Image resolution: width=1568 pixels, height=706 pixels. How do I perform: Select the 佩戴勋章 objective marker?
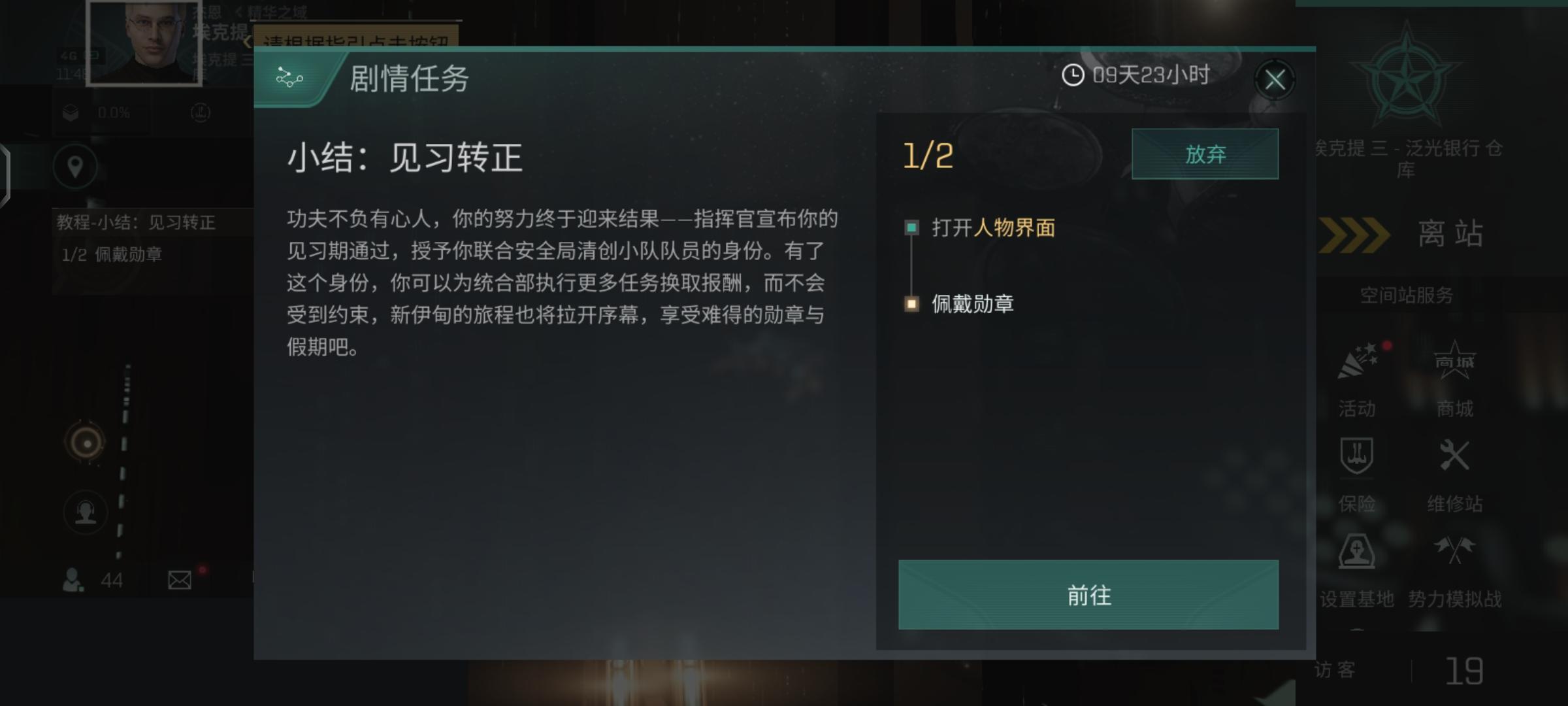pyautogui.click(x=910, y=304)
